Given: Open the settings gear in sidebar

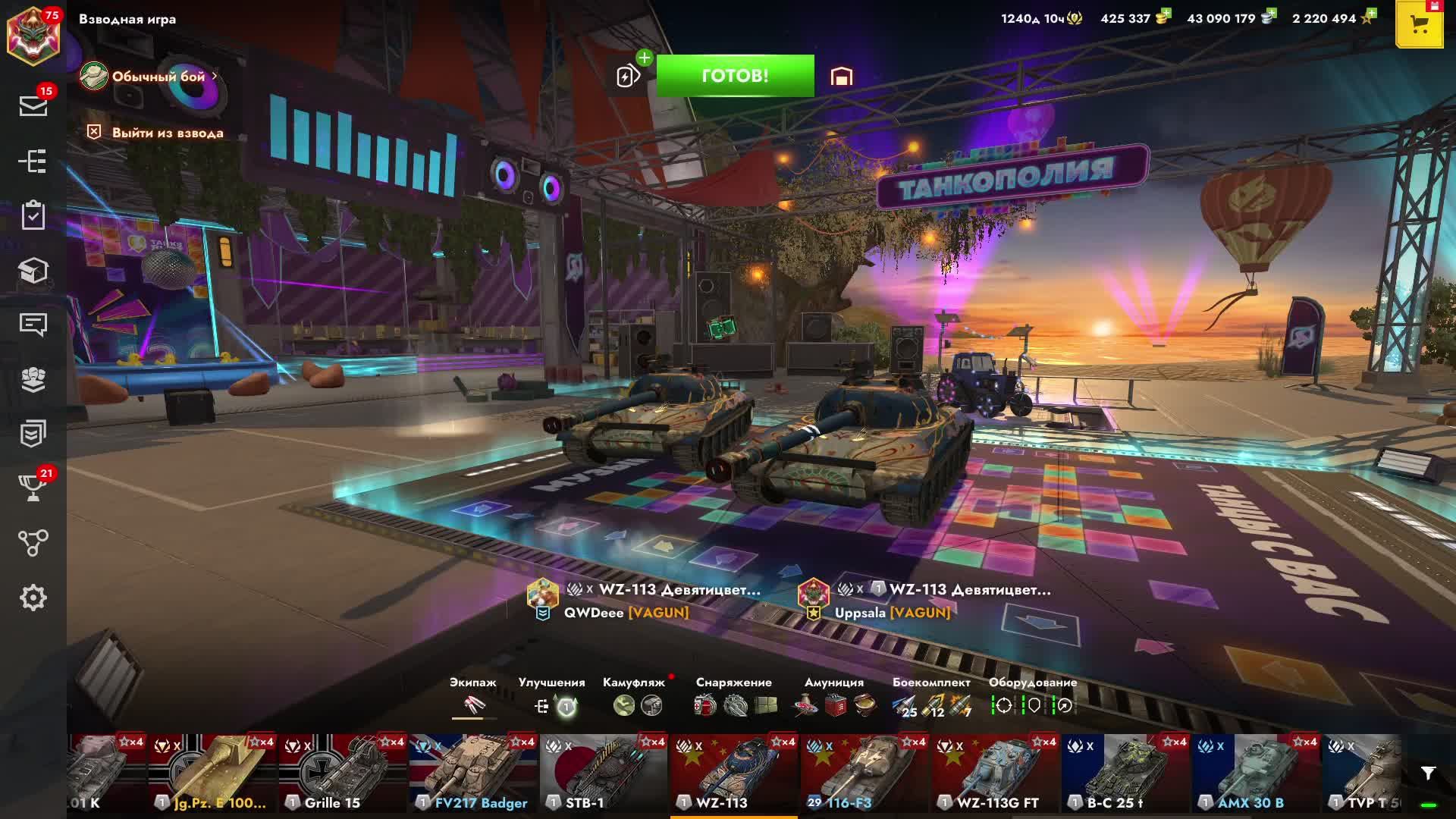Looking at the screenshot, I should (x=33, y=598).
